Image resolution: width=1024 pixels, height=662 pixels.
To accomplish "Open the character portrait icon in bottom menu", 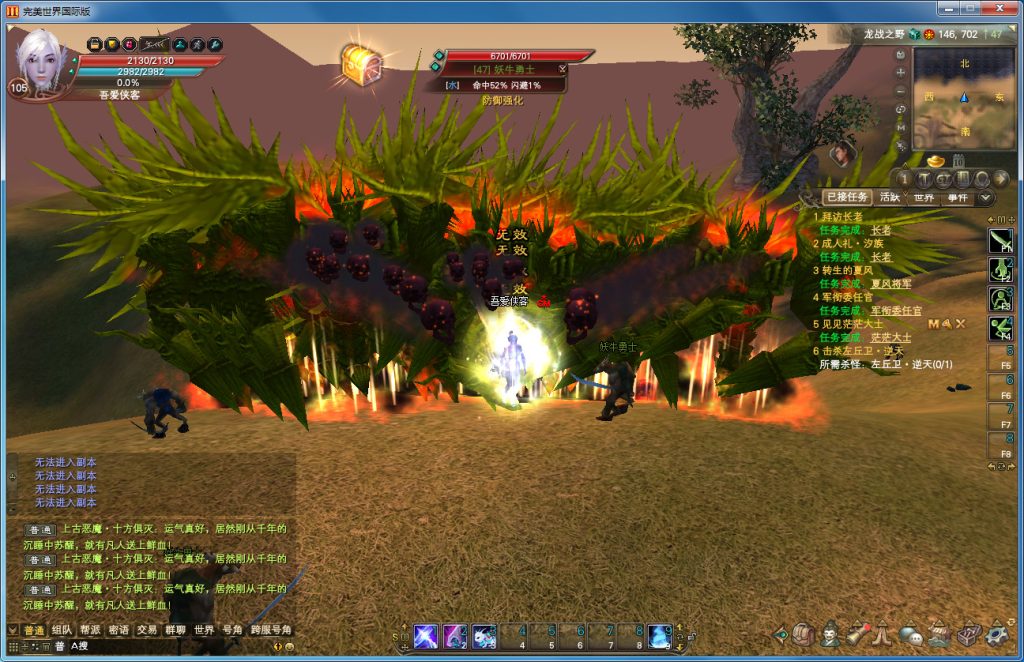I will coord(830,634).
